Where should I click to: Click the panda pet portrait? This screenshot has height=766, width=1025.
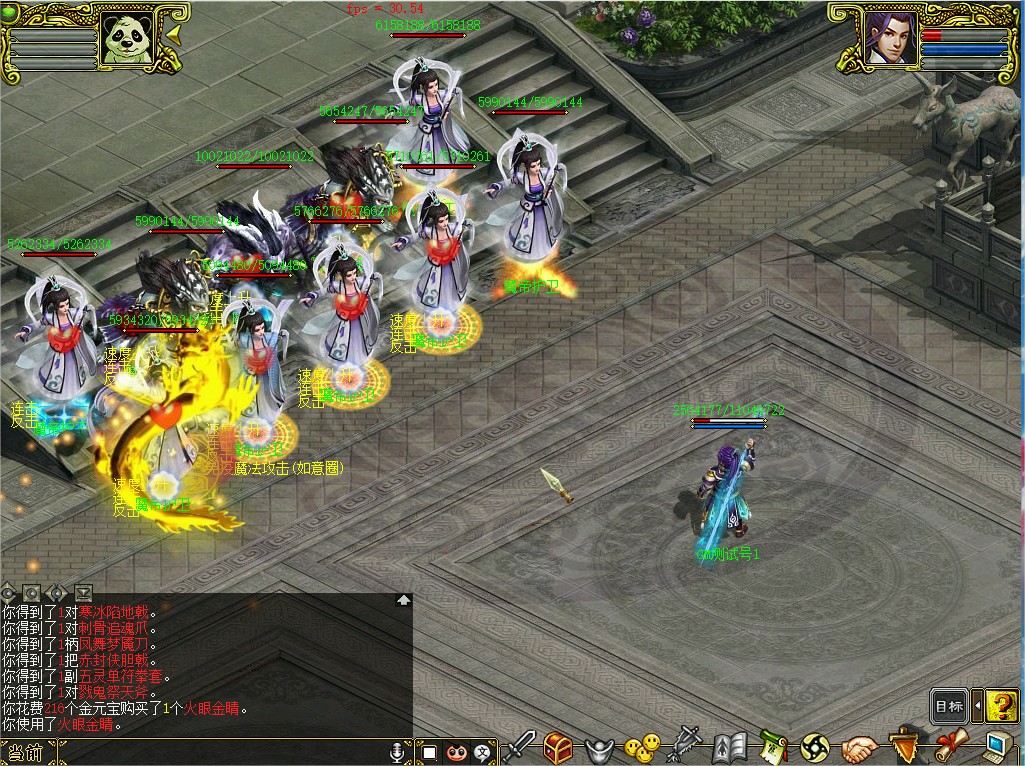coord(126,40)
